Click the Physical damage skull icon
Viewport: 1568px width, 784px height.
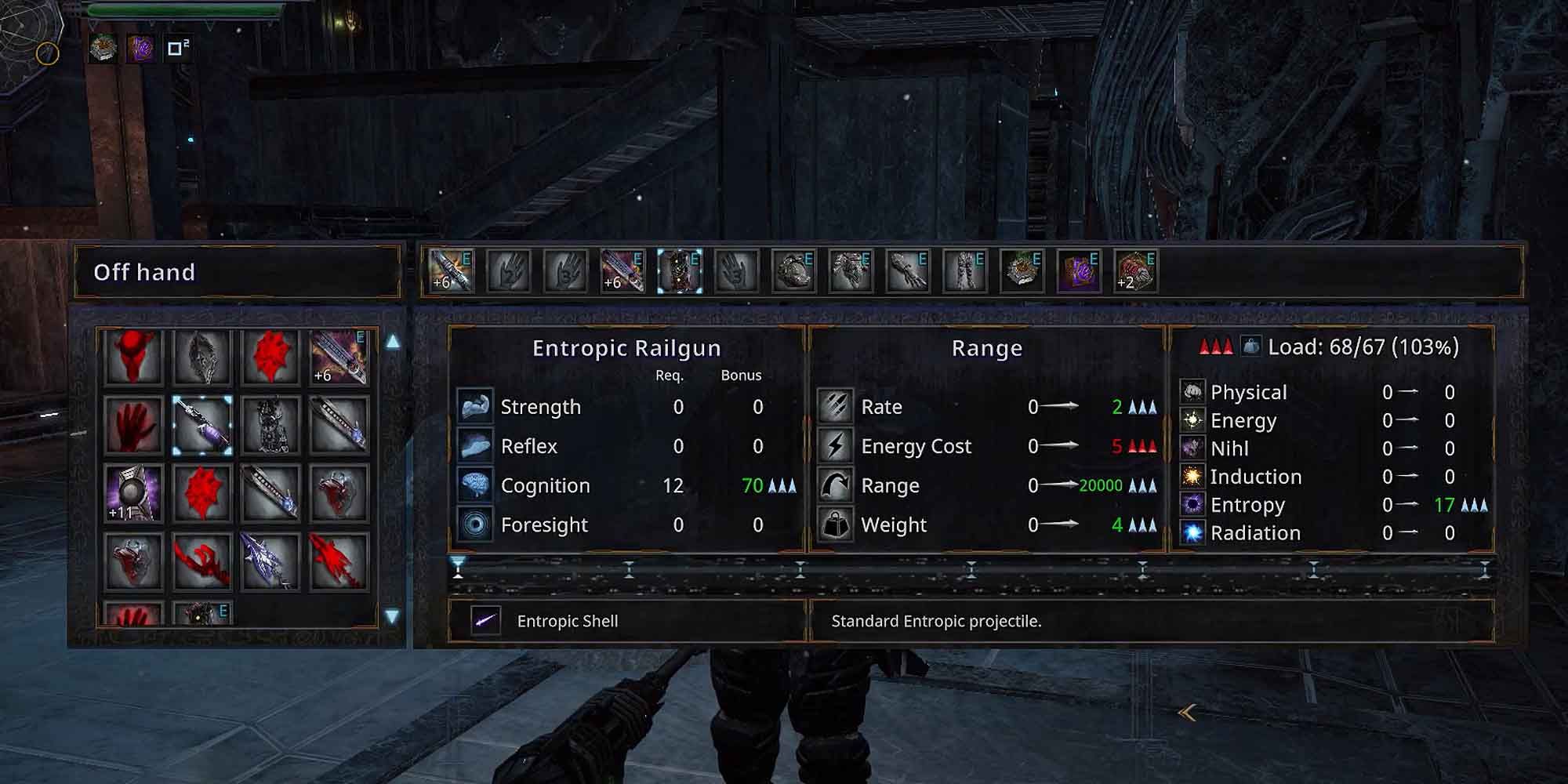pos(1194,392)
